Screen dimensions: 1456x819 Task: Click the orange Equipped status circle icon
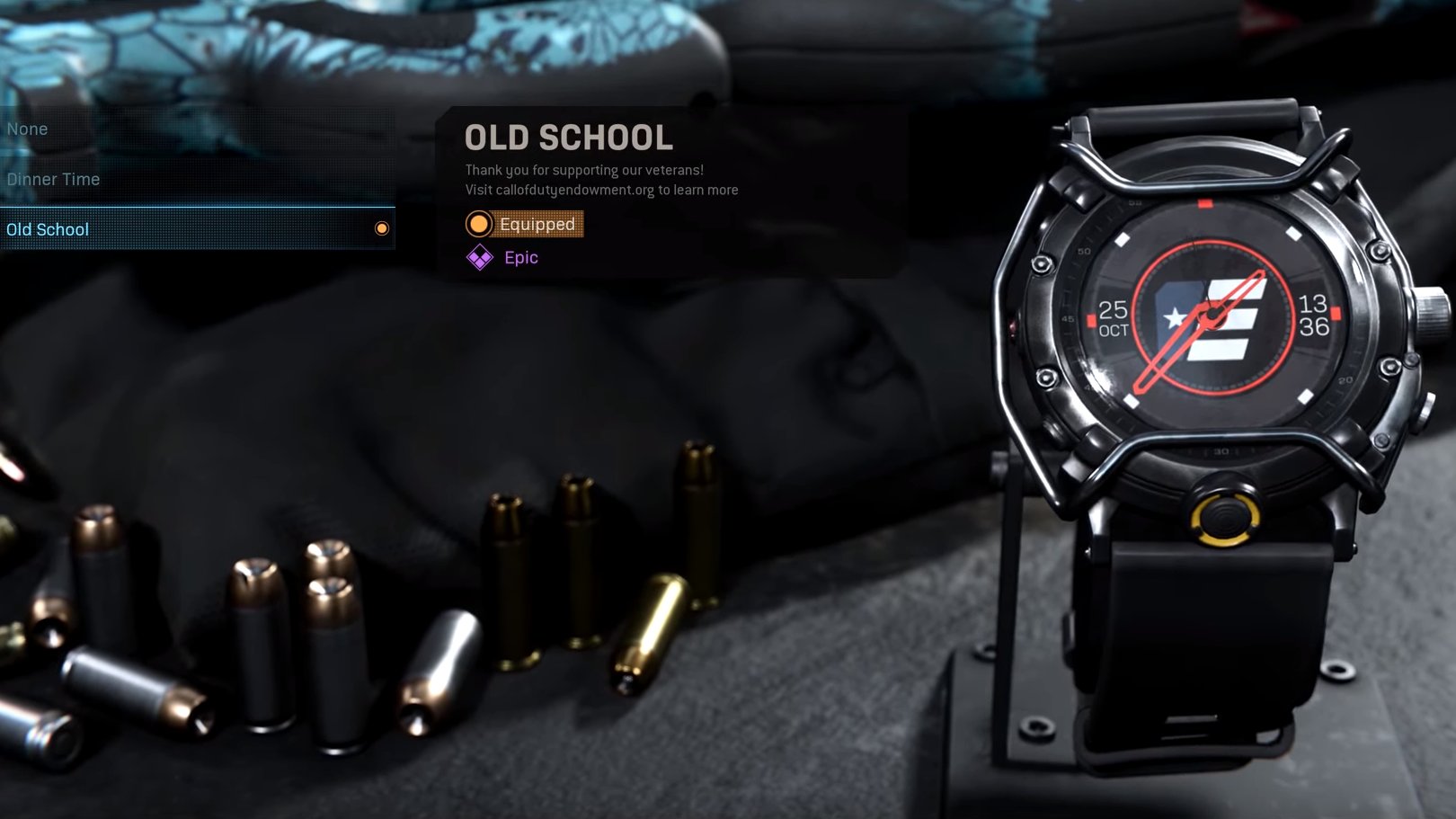coord(479,224)
